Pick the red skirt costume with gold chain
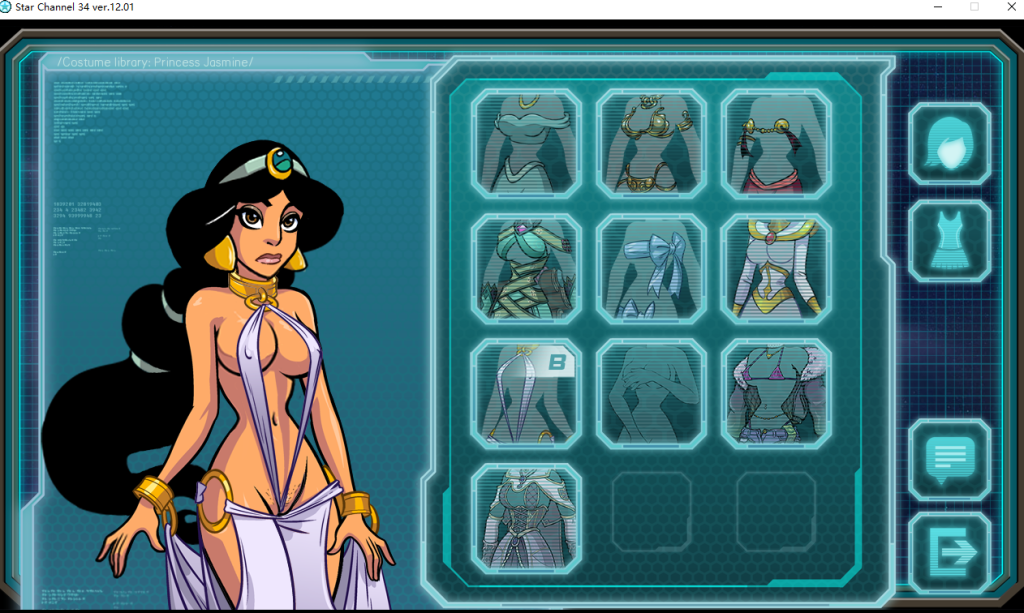The width and height of the screenshot is (1024, 613). tap(776, 143)
